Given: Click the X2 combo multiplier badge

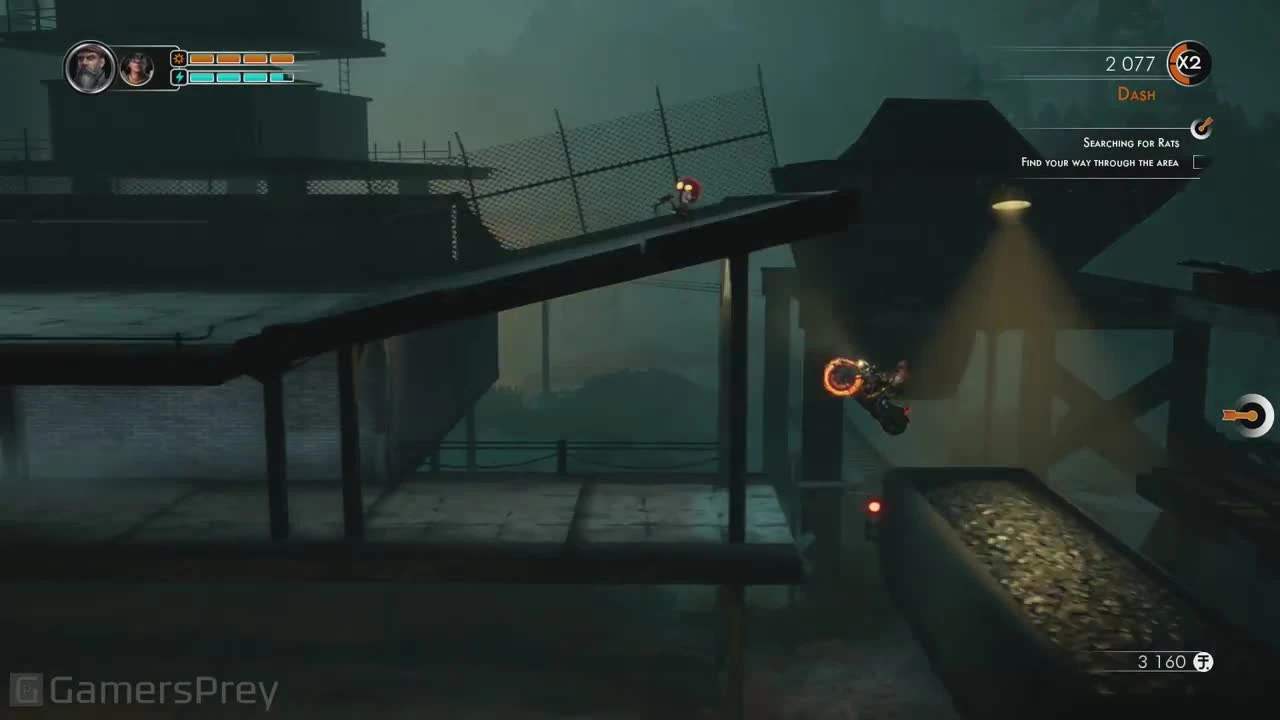Looking at the screenshot, I should click(1188, 63).
